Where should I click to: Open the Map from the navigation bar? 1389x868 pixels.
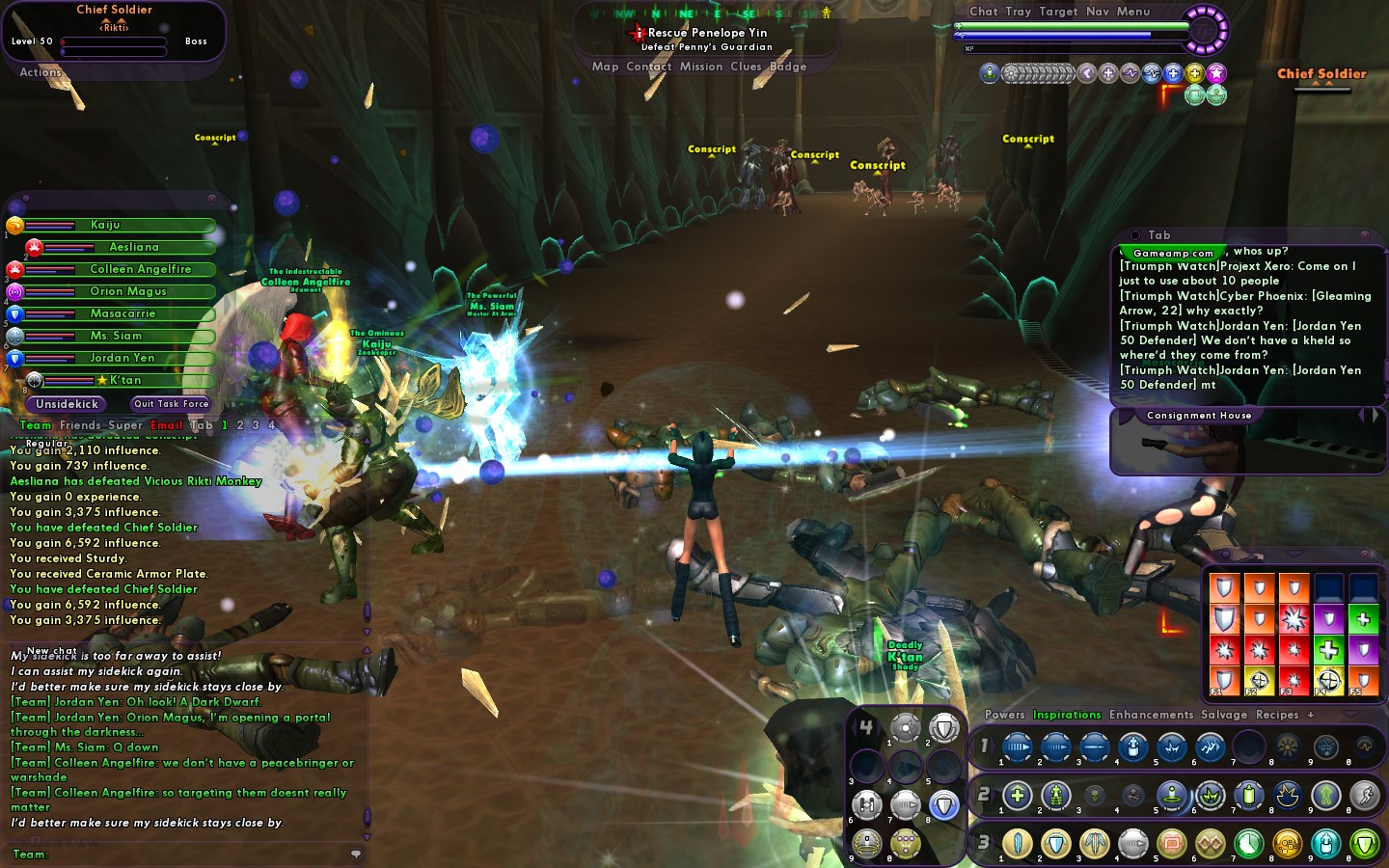click(605, 67)
